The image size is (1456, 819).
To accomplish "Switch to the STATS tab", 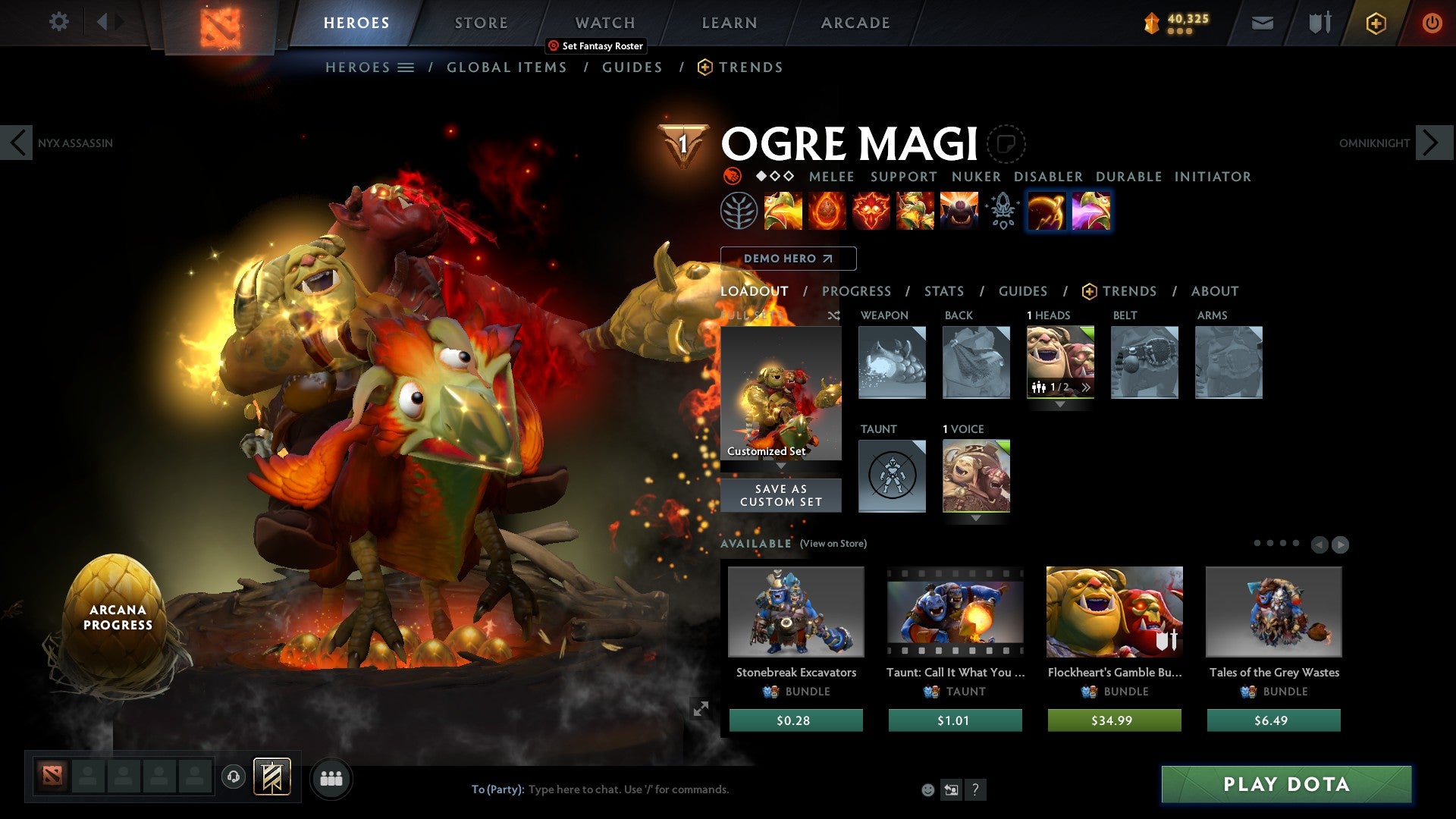I will pos(943,291).
